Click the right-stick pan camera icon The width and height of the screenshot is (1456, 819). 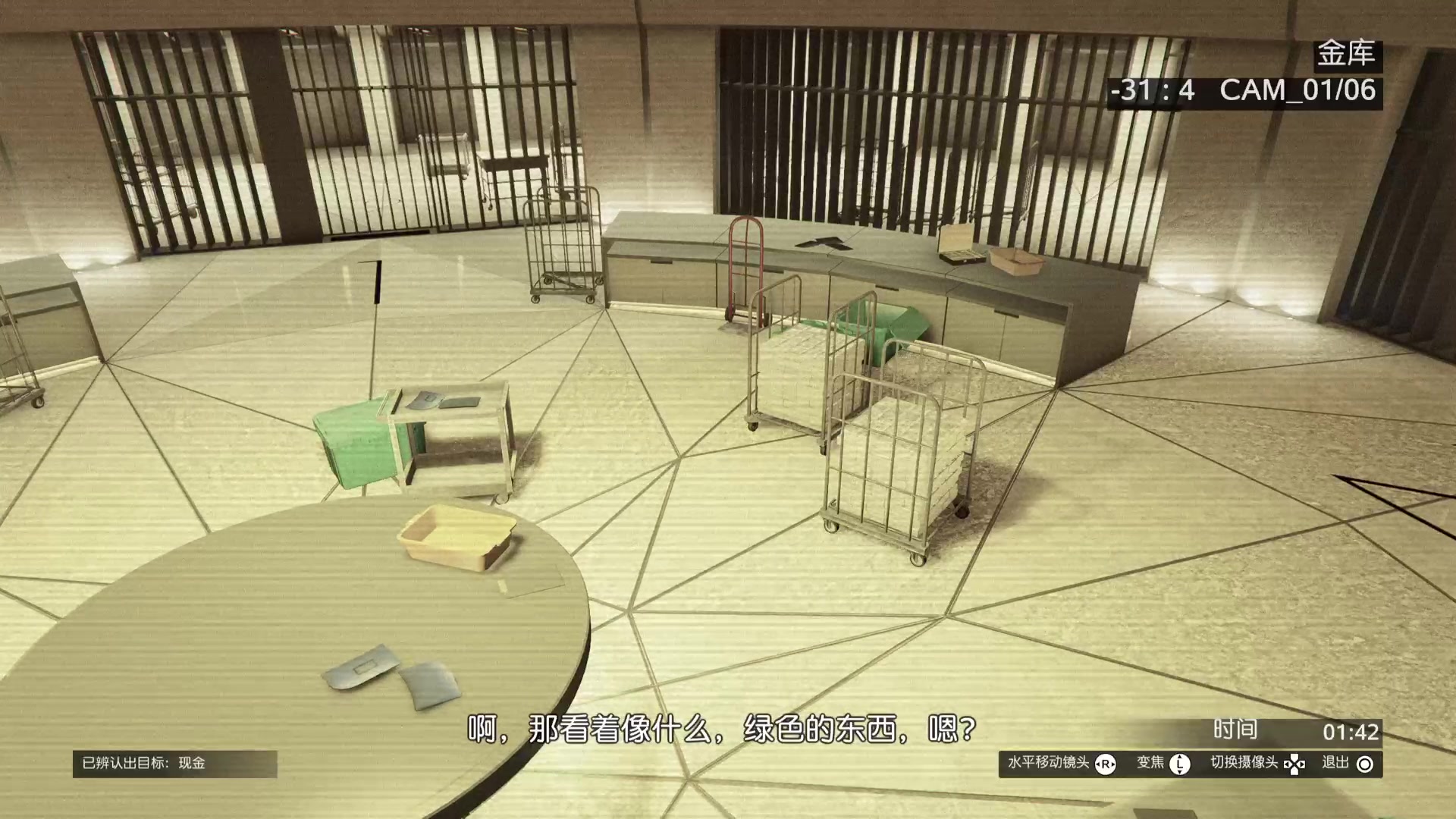[1107, 765]
